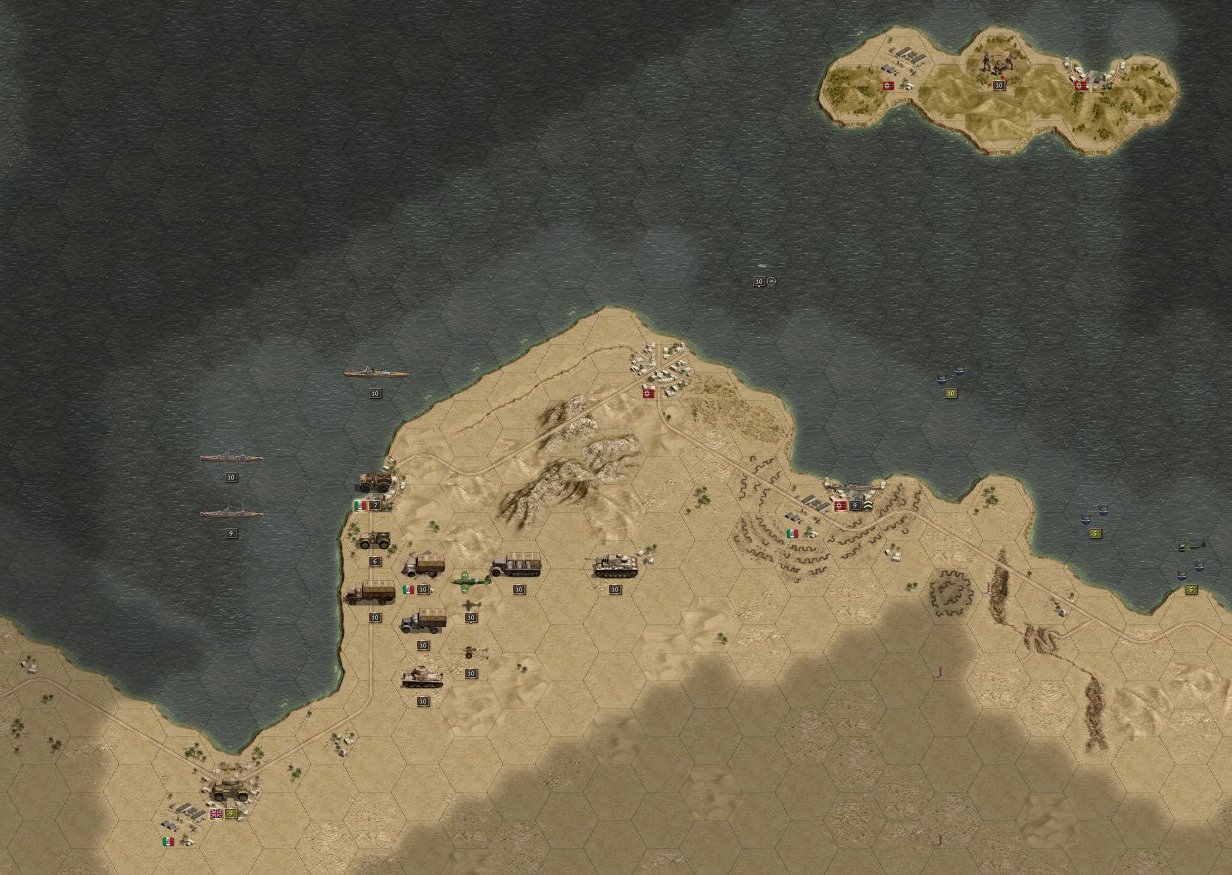The height and width of the screenshot is (875, 1232).
Task: Select the half-track unit
Action: click(x=516, y=567)
